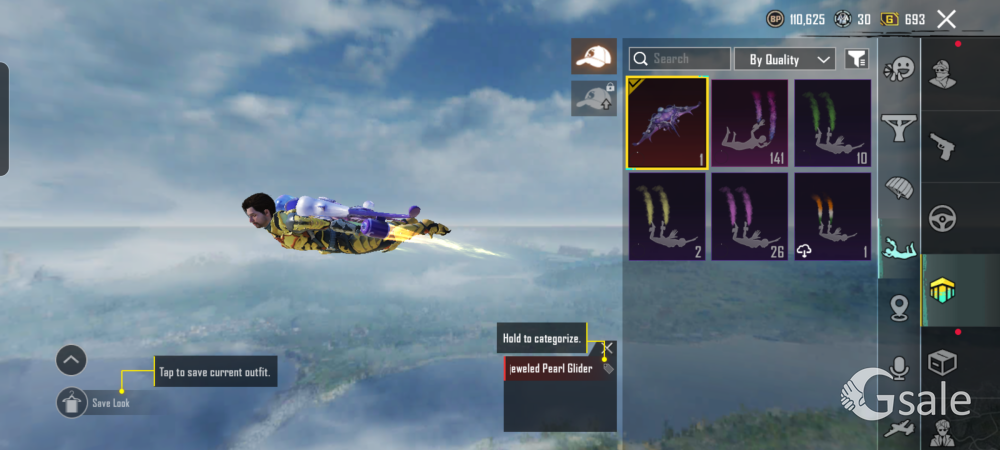Image resolution: width=1000 pixels, height=450 pixels.
Task: Switch to the cap outfit tab
Action: (x=594, y=57)
